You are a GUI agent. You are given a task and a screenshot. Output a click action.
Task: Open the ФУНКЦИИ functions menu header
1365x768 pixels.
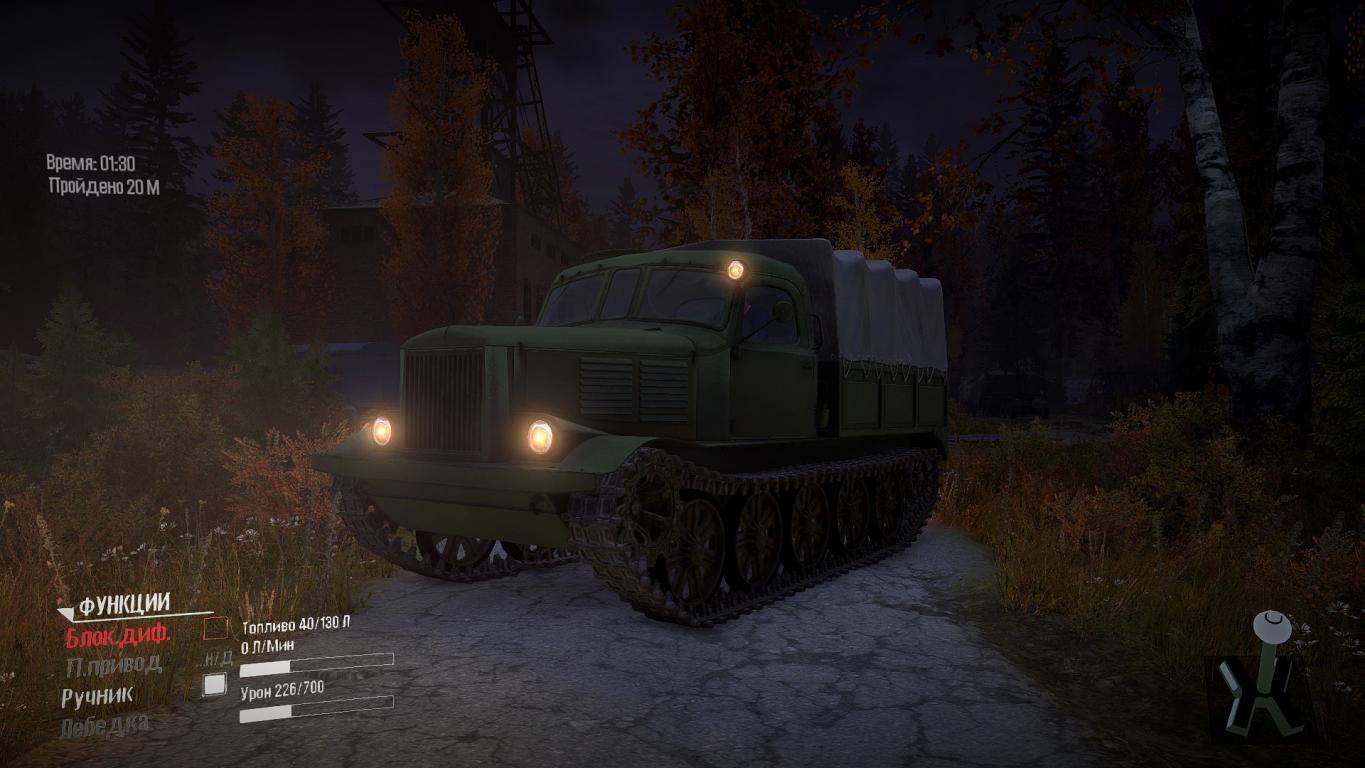pyautogui.click(x=124, y=604)
